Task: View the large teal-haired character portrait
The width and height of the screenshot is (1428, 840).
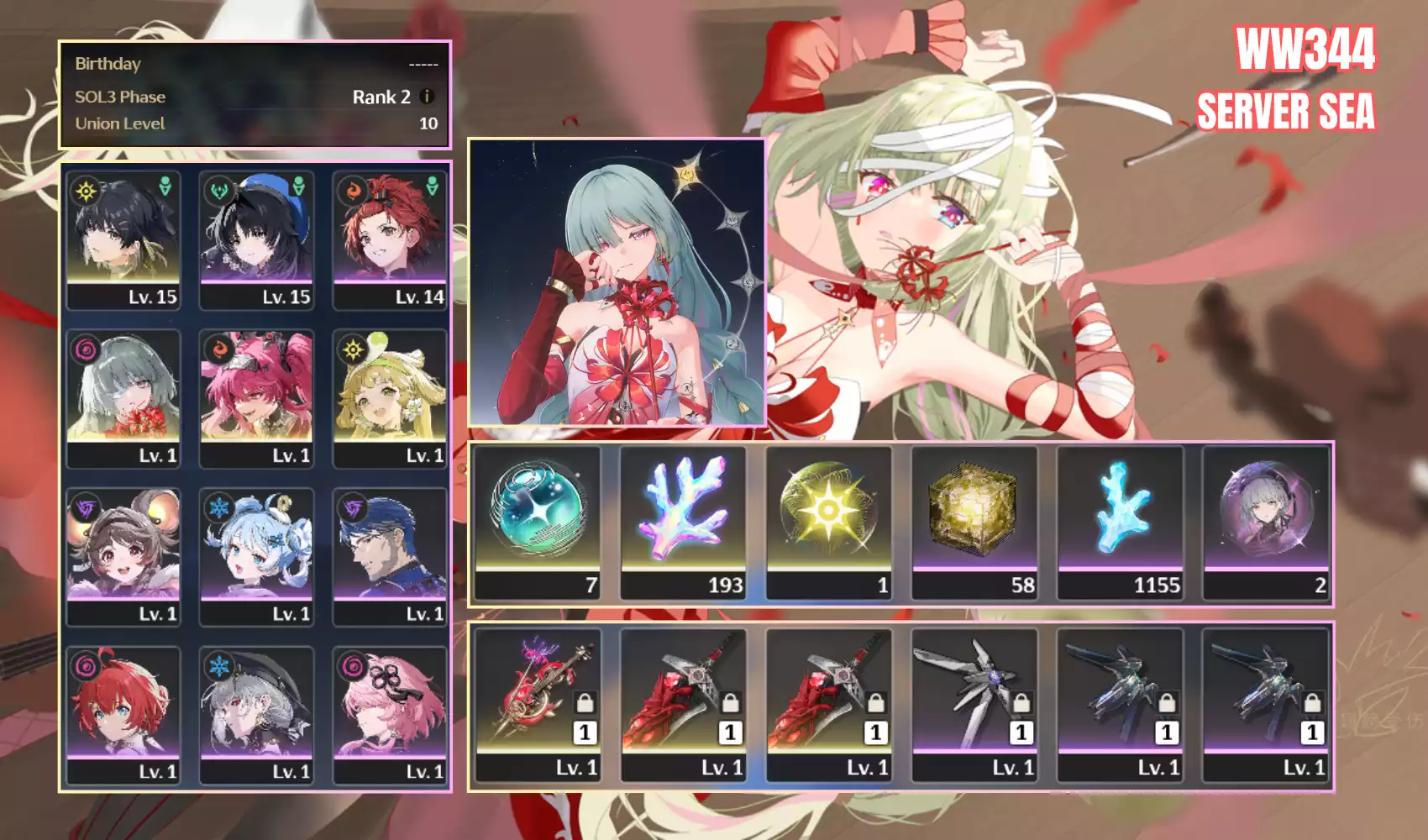Action: (x=617, y=282)
